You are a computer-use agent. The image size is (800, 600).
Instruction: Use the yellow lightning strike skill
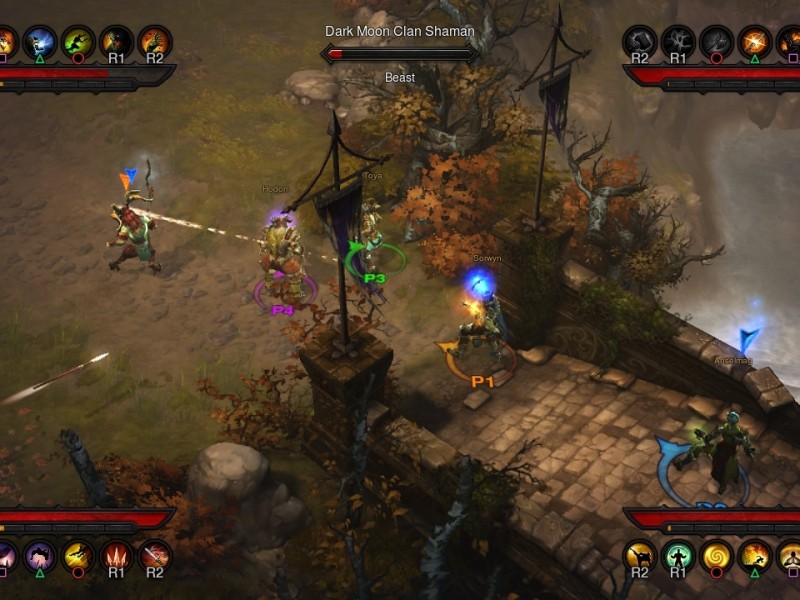click(78, 556)
